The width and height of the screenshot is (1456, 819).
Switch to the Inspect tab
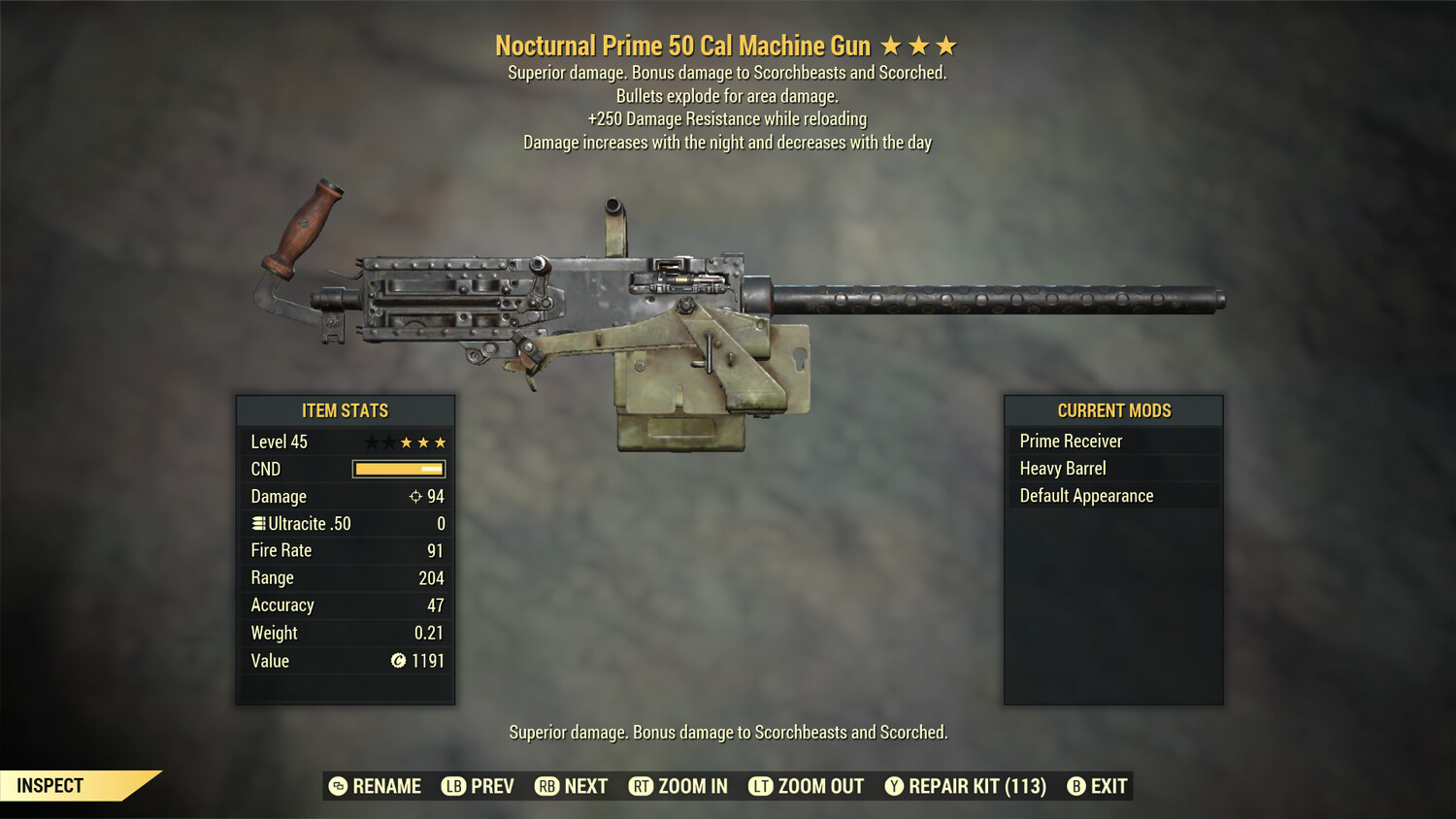[x=49, y=786]
